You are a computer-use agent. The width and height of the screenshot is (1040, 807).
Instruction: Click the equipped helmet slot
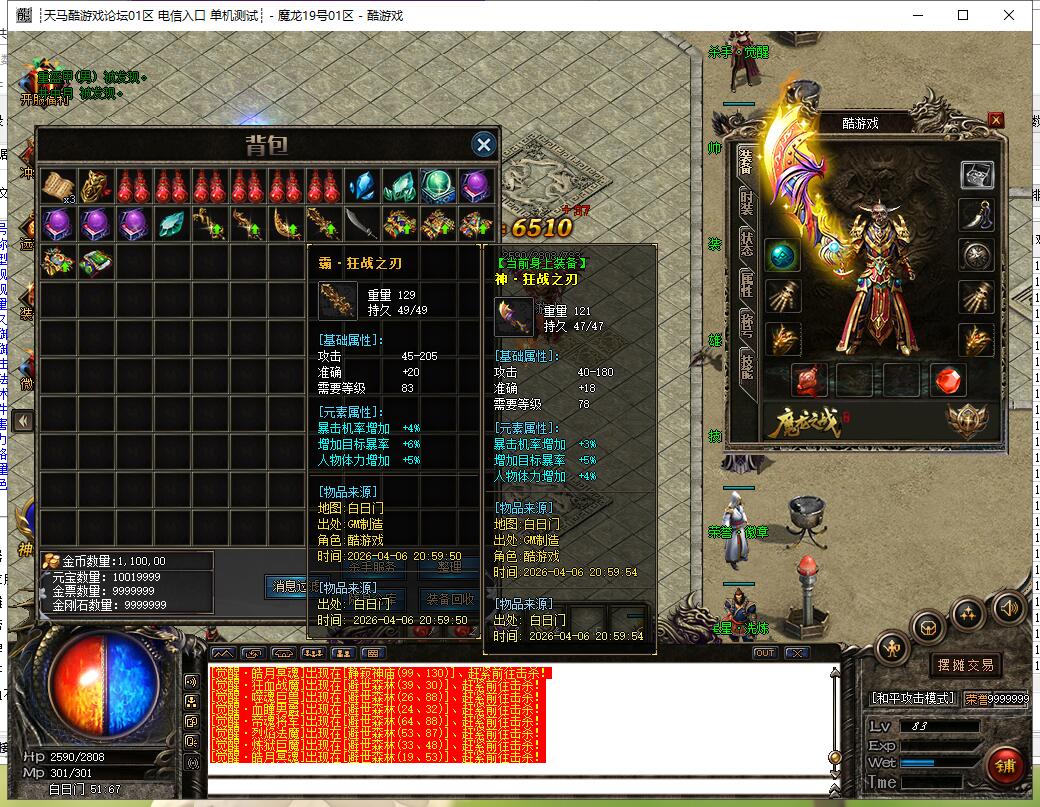pyautogui.click(x=976, y=175)
